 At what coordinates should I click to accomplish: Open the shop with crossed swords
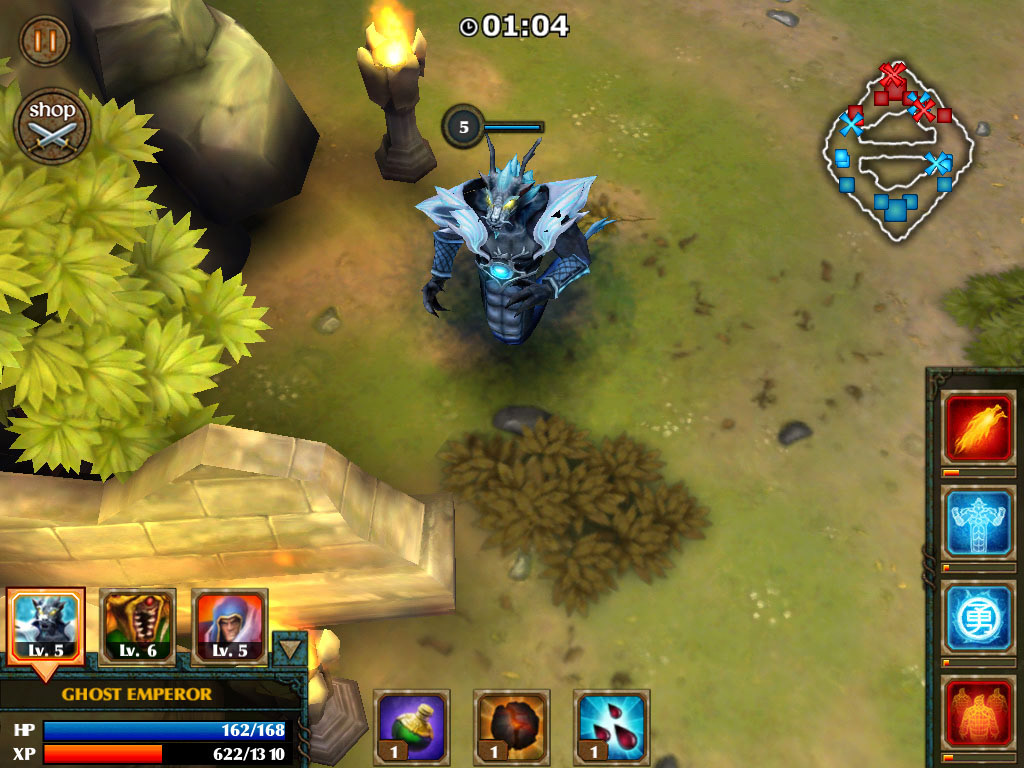pos(53,126)
